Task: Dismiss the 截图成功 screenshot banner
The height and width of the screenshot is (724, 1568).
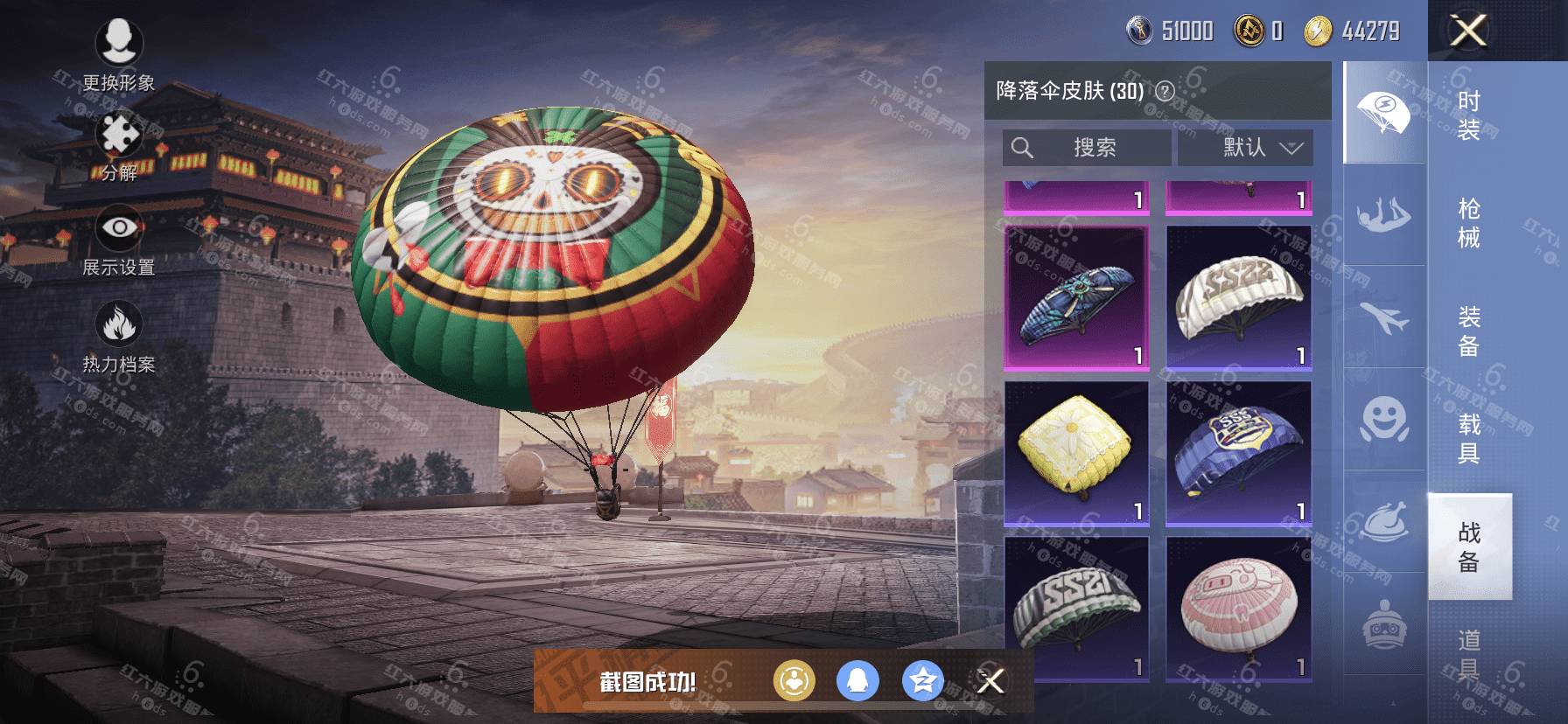Action: click(x=990, y=680)
